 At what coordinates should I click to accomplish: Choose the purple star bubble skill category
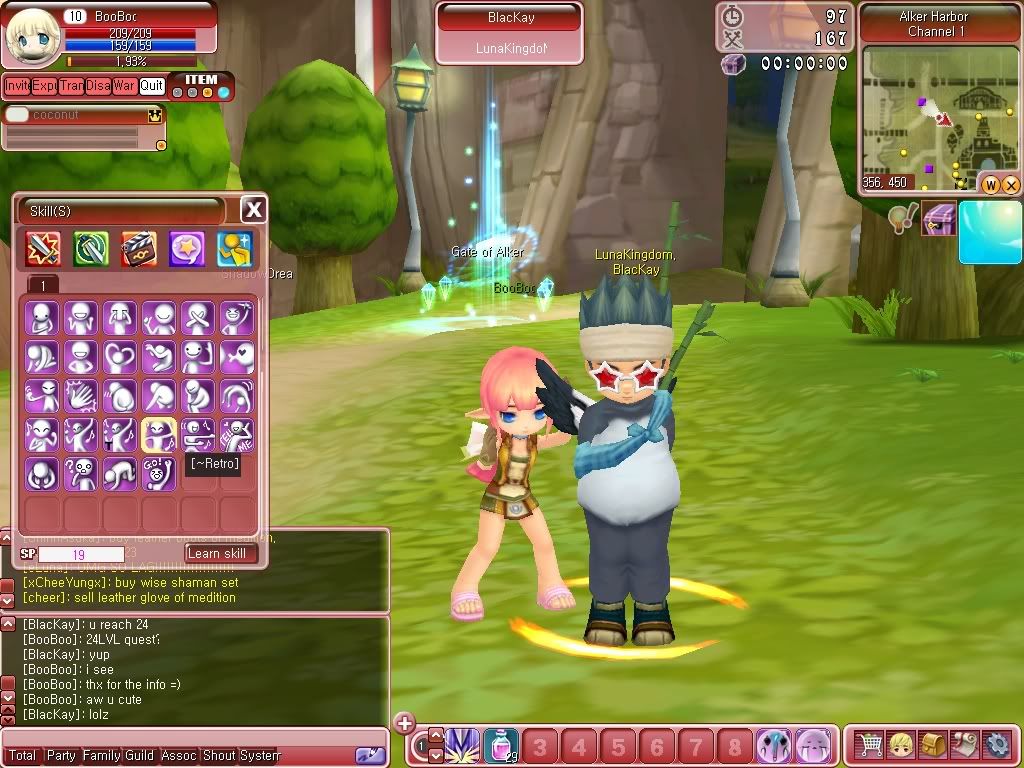(187, 249)
